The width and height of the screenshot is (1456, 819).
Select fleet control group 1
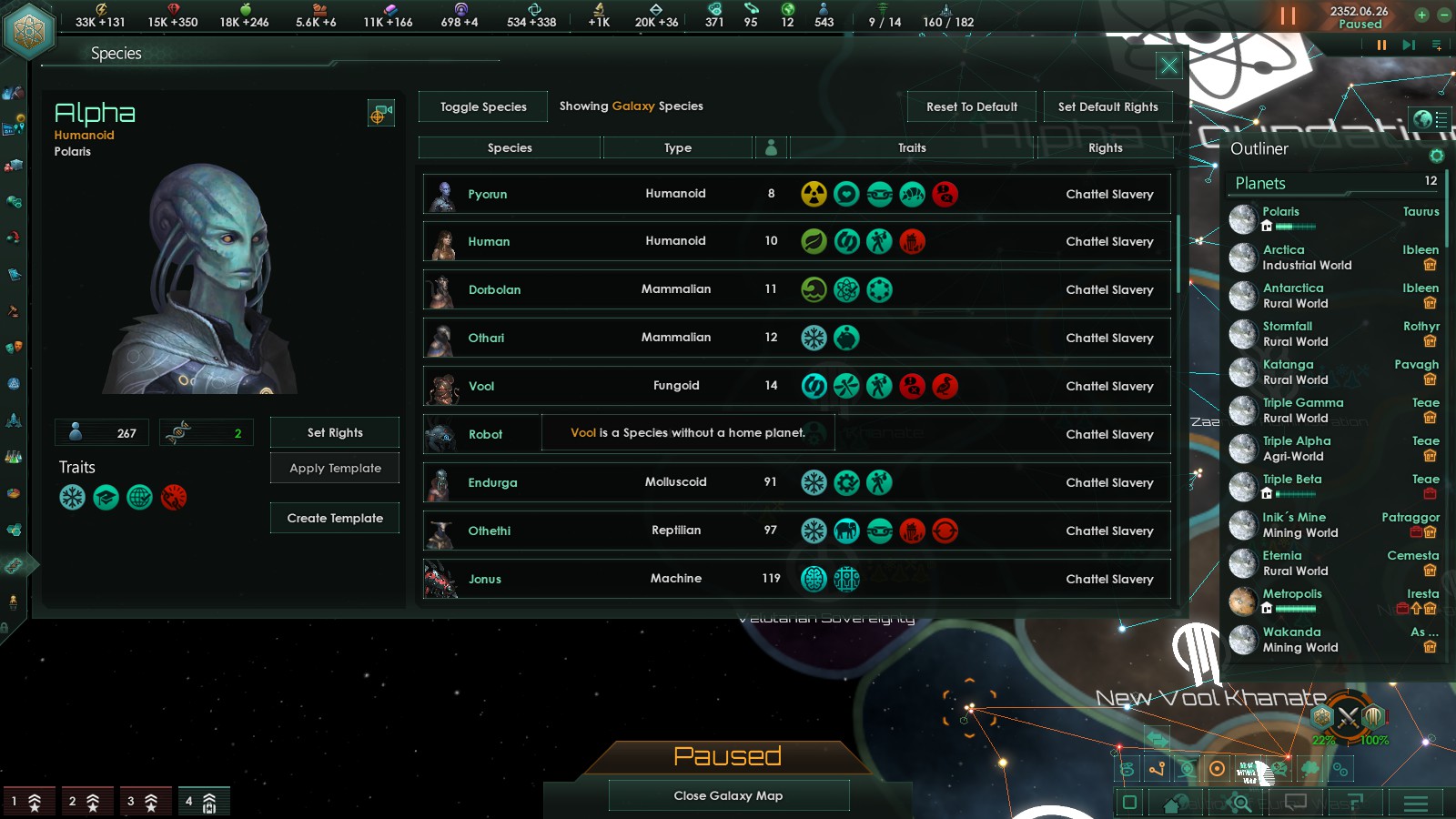coord(25,802)
